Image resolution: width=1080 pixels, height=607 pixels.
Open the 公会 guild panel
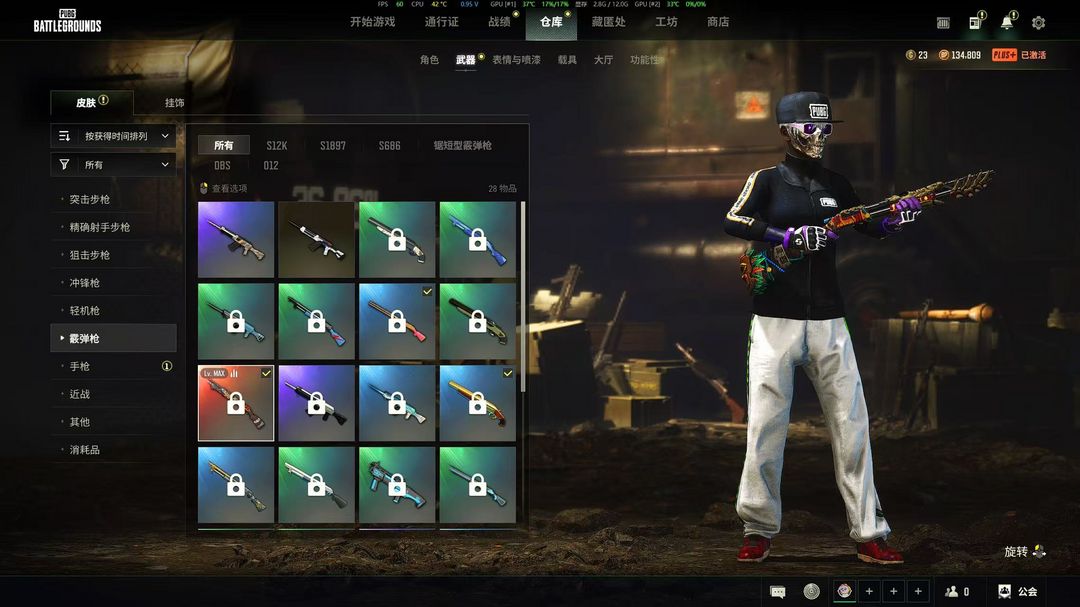click(1018, 591)
